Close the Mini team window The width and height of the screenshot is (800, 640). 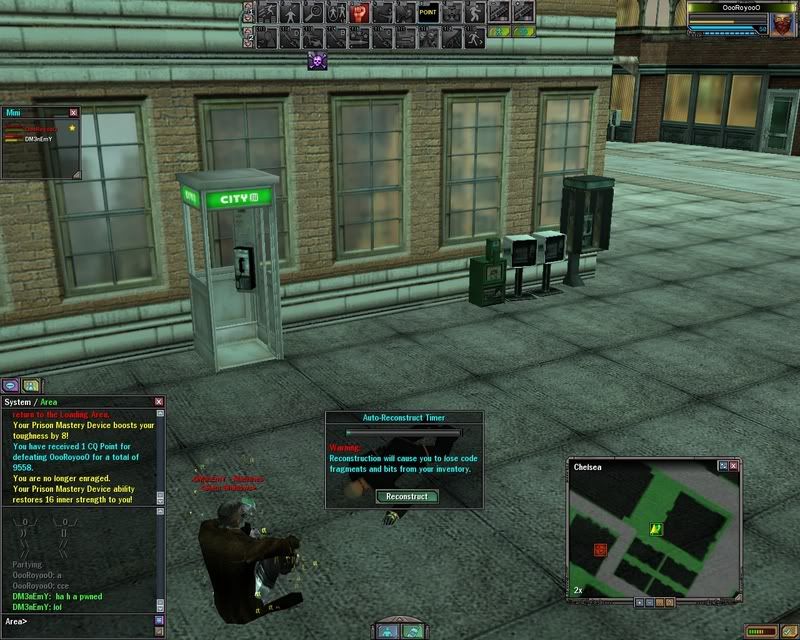click(x=73, y=113)
